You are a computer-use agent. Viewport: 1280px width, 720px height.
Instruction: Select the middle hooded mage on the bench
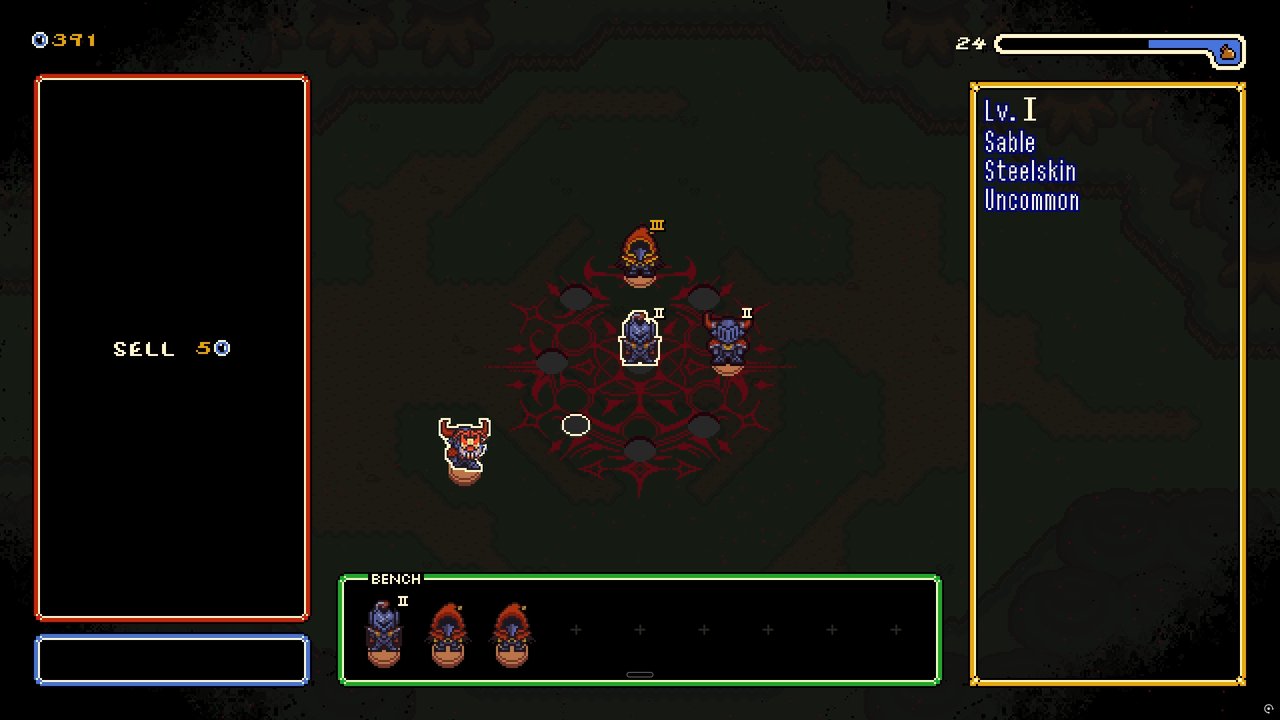(447, 630)
